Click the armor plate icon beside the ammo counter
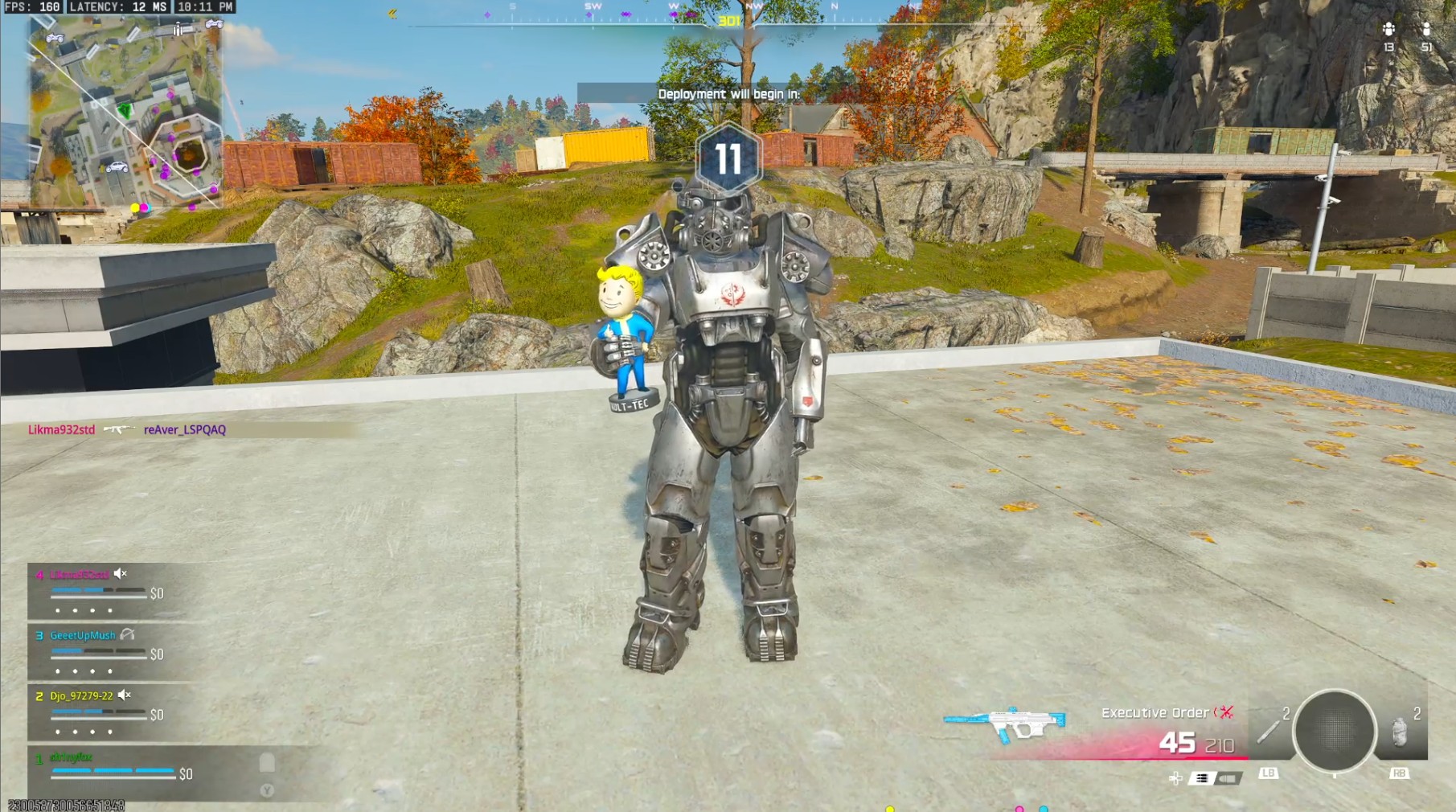The height and width of the screenshot is (812, 1456). tap(1203, 777)
